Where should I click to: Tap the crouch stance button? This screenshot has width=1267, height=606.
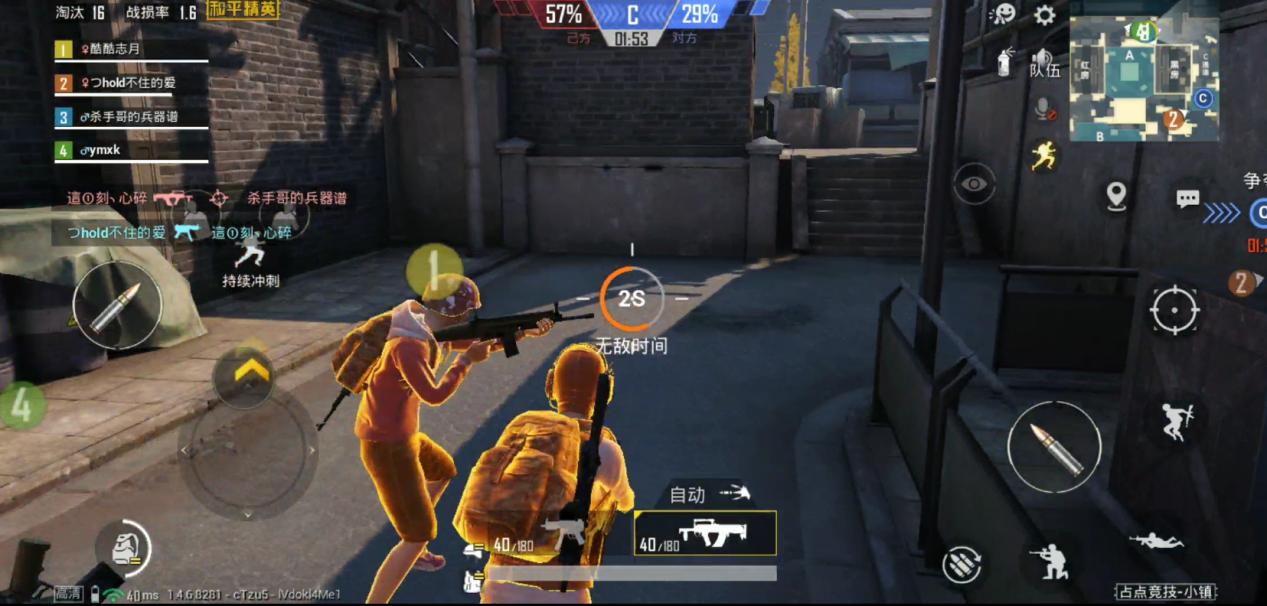[1053, 562]
